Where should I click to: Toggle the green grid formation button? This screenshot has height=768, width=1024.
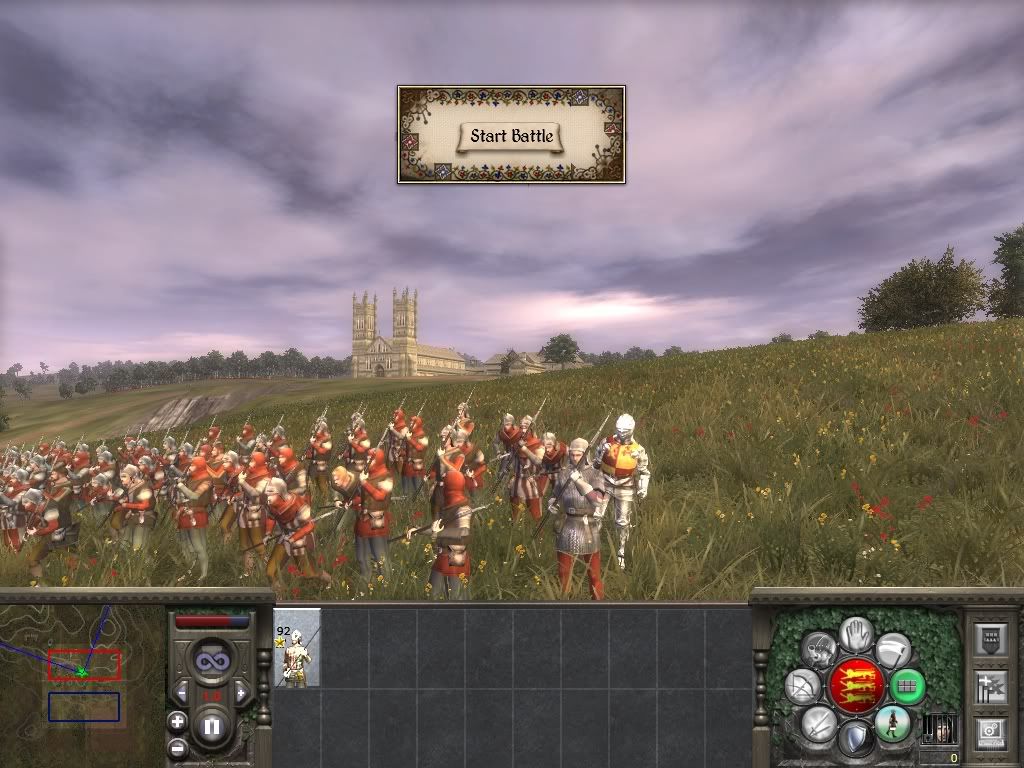[907, 687]
